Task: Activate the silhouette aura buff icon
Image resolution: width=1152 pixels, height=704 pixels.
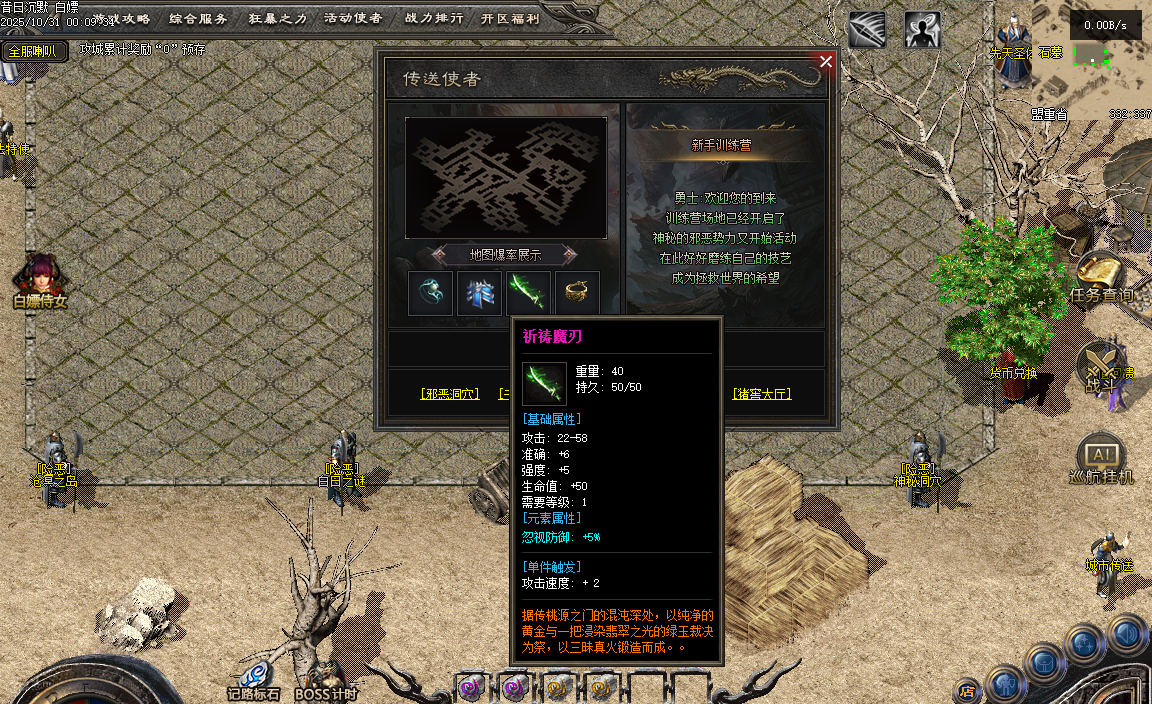Action: 922,30
